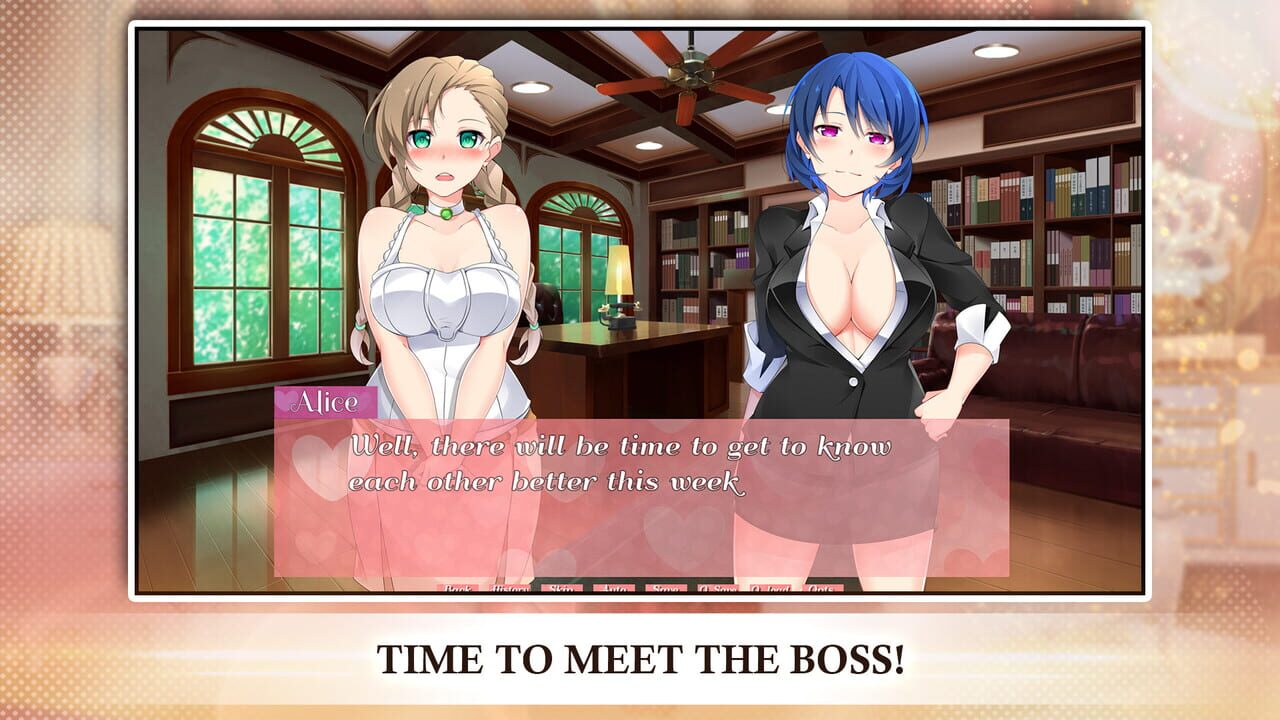Perform a quick save with Q.Save
The width and height of the screenshot is (1280, 720).
tap(719, 589)
